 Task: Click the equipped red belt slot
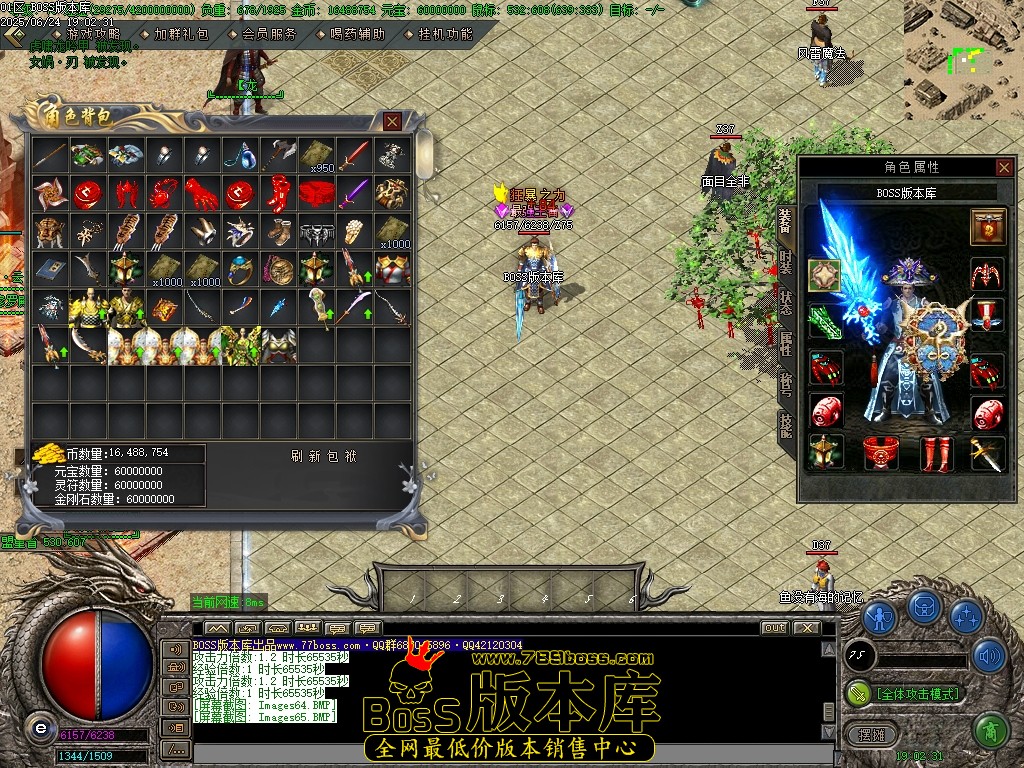pyautogui.click(x=881, y=453)
